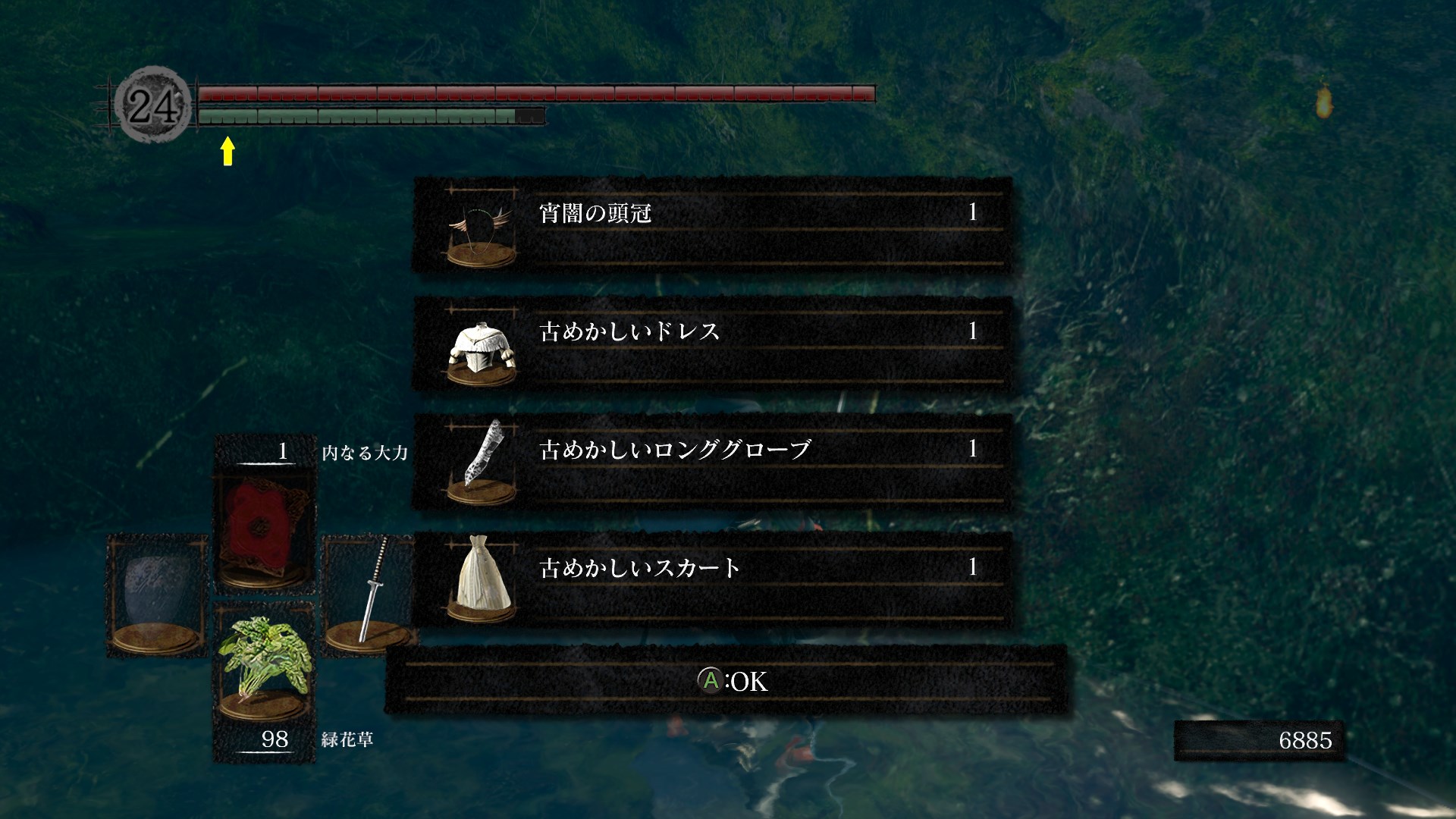Use the 緑花草 green herb item slot
The width and height of the screenshot is (1456, 819).
pos(263,667)
